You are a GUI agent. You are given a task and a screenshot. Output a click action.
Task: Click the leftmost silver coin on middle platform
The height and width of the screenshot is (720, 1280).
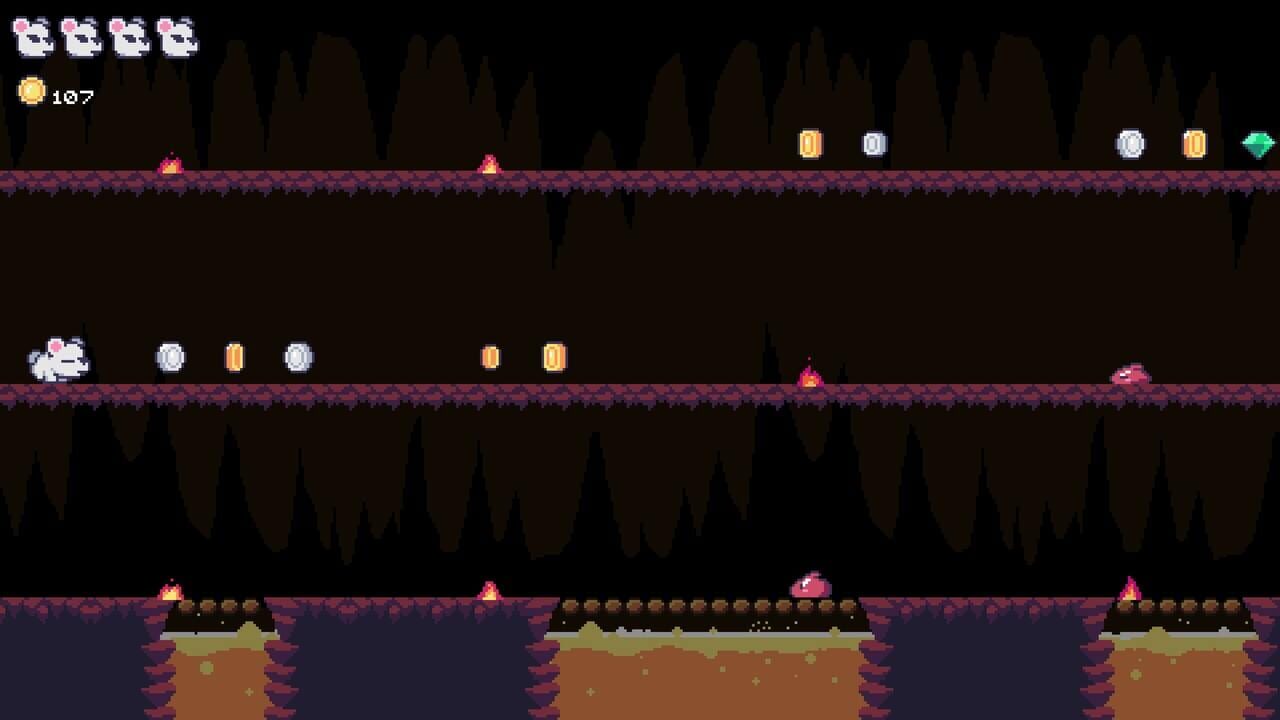170,355
